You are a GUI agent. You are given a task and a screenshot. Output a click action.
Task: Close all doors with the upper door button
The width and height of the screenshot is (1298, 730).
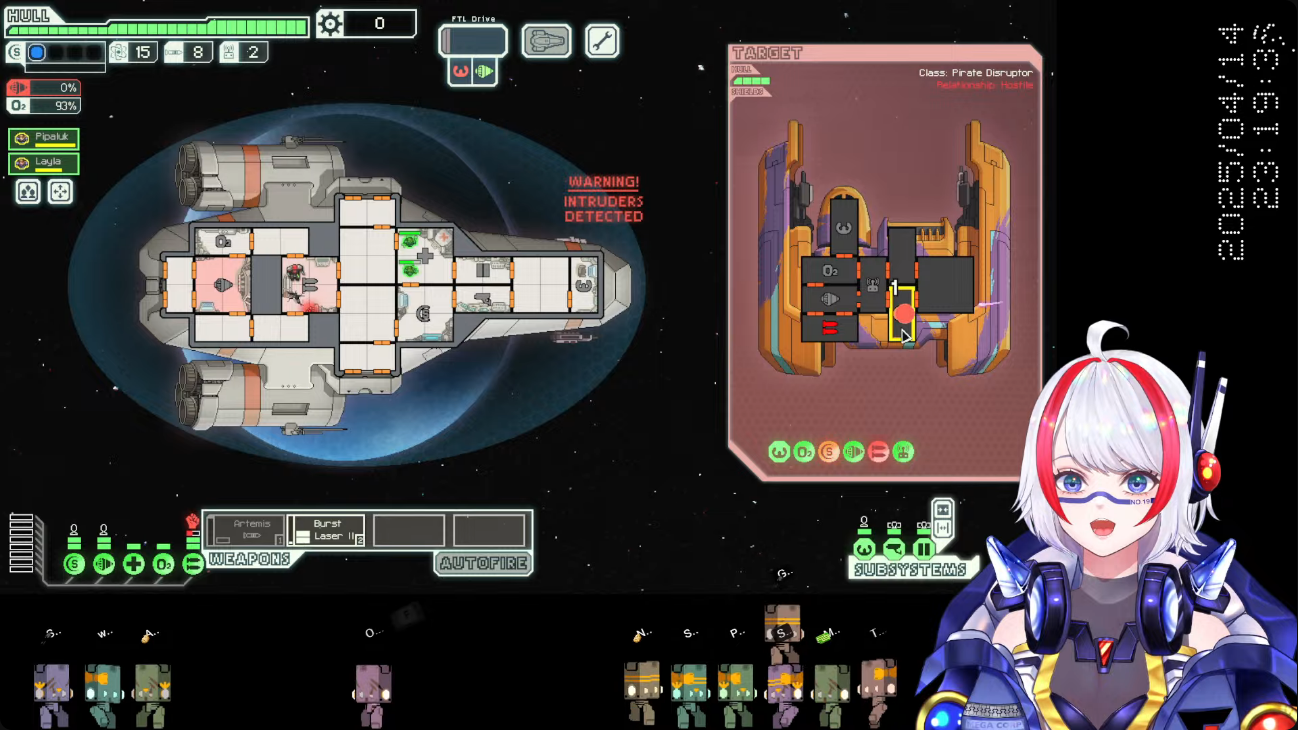942,509
